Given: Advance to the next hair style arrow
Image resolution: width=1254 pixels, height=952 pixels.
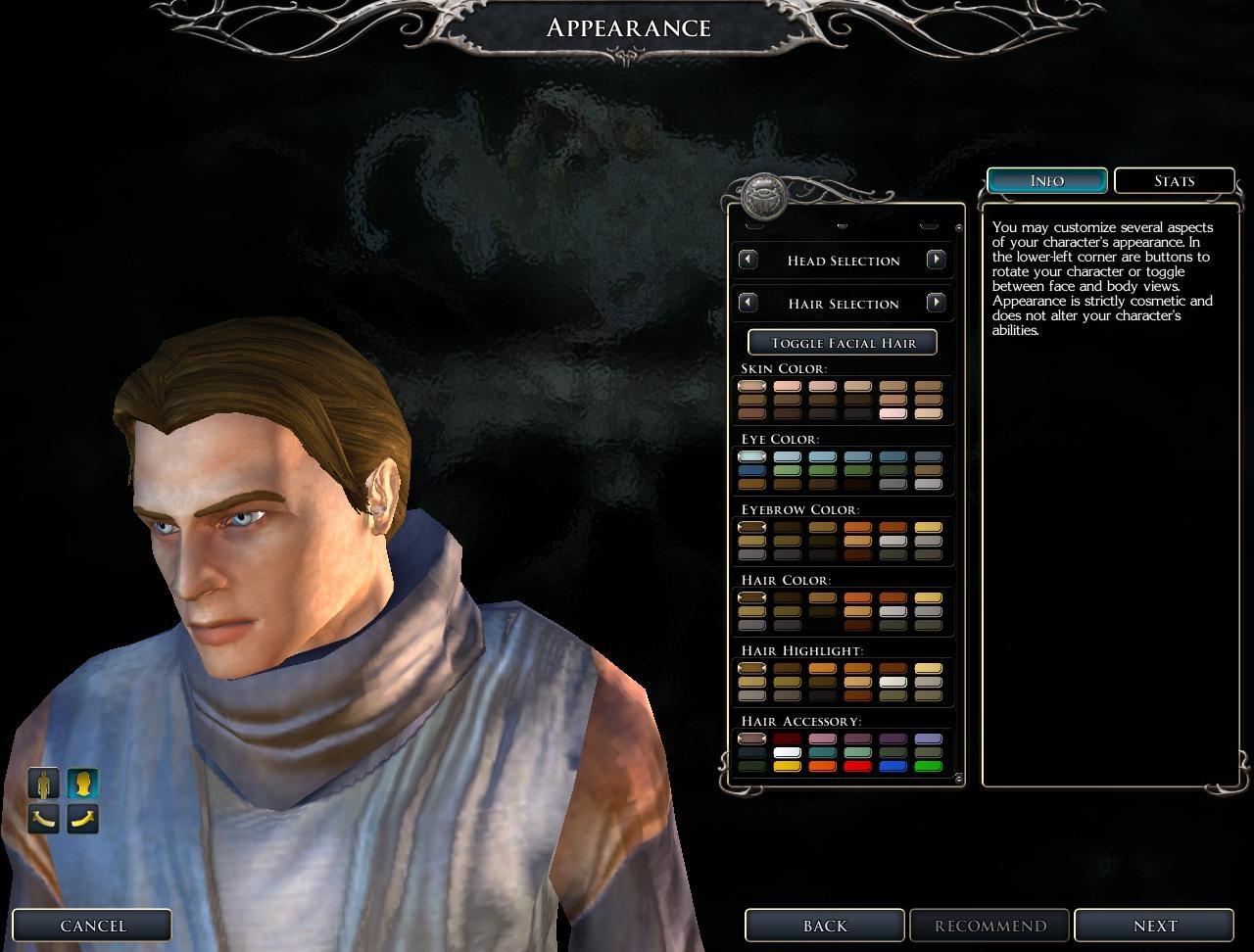Looking at the screenshot, I should tap(936, 303).
